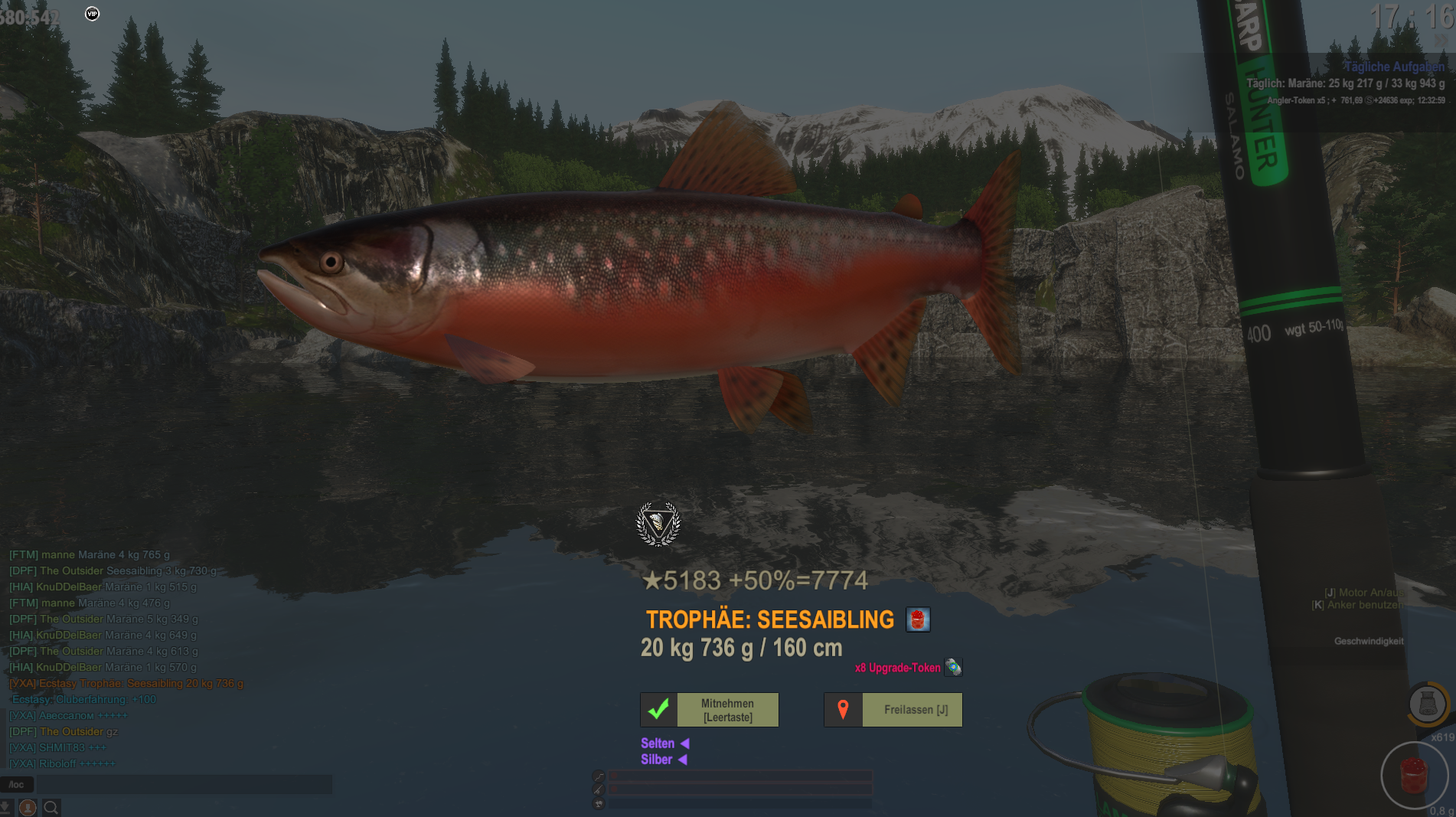Click the bait icon next to Seesaibling

(x=918, y=619)
